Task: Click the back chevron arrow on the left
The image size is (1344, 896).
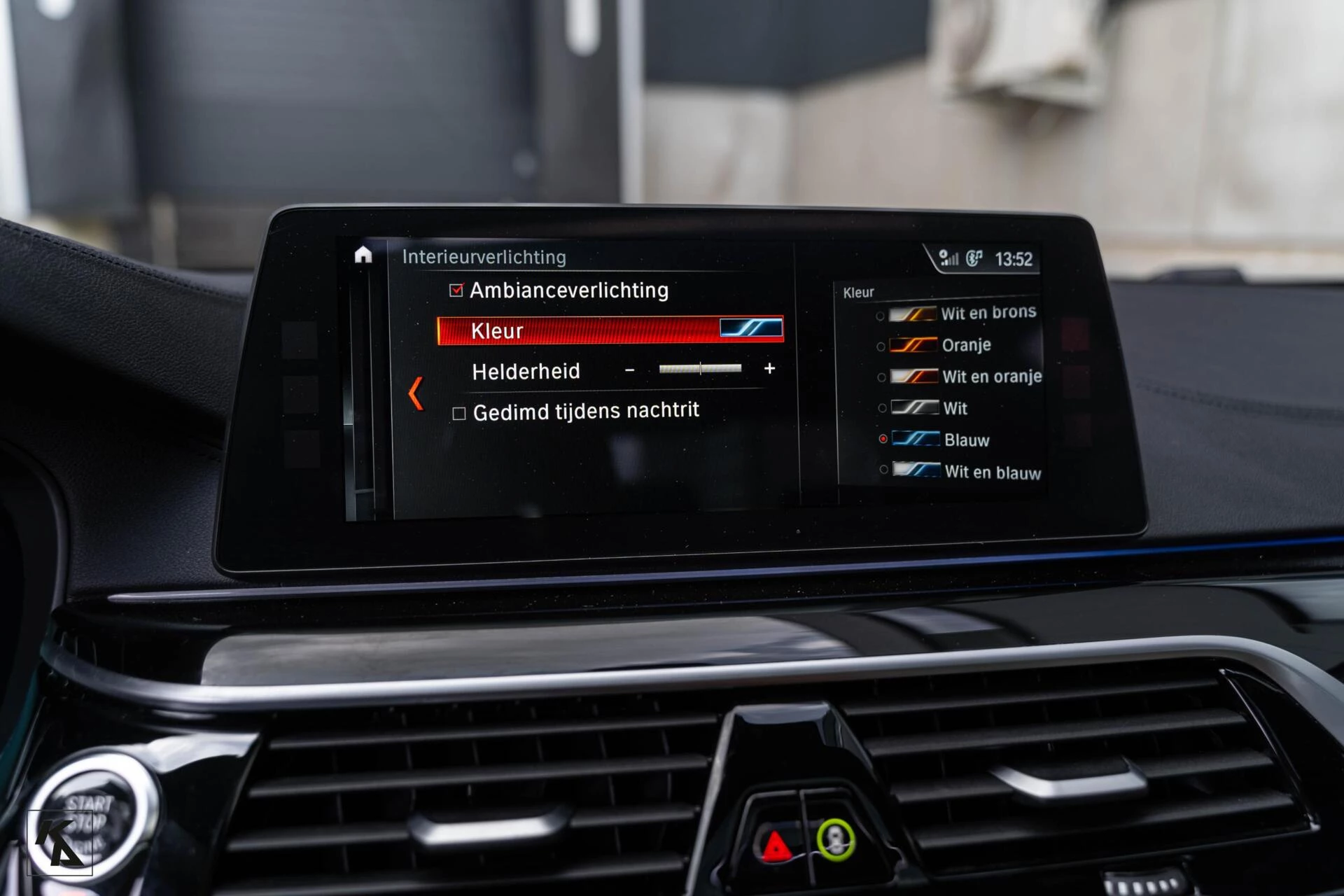Action: pos(416,393)
